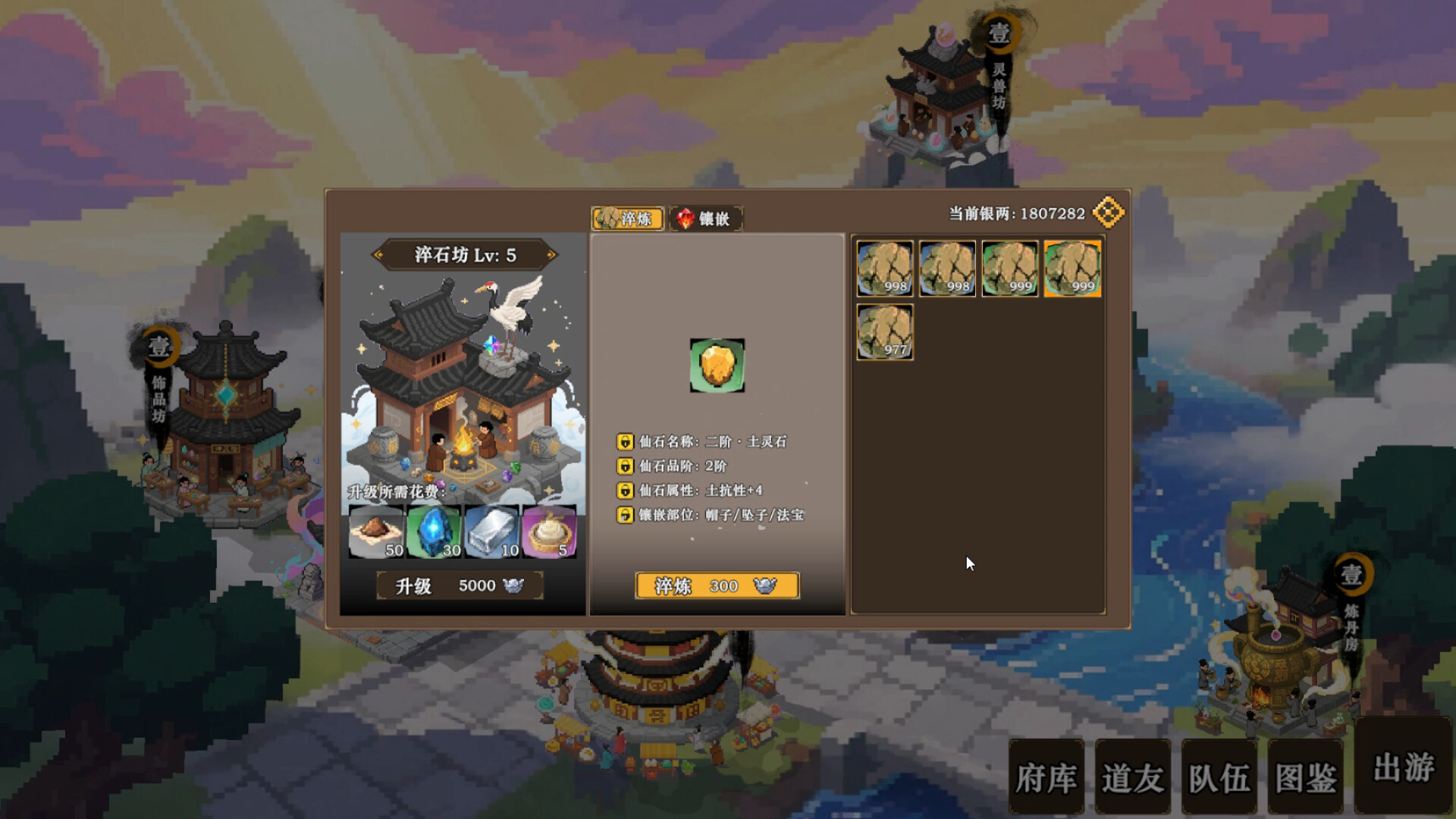
Task: Select the highlighted 999 stone stack
Action: 1072,268
